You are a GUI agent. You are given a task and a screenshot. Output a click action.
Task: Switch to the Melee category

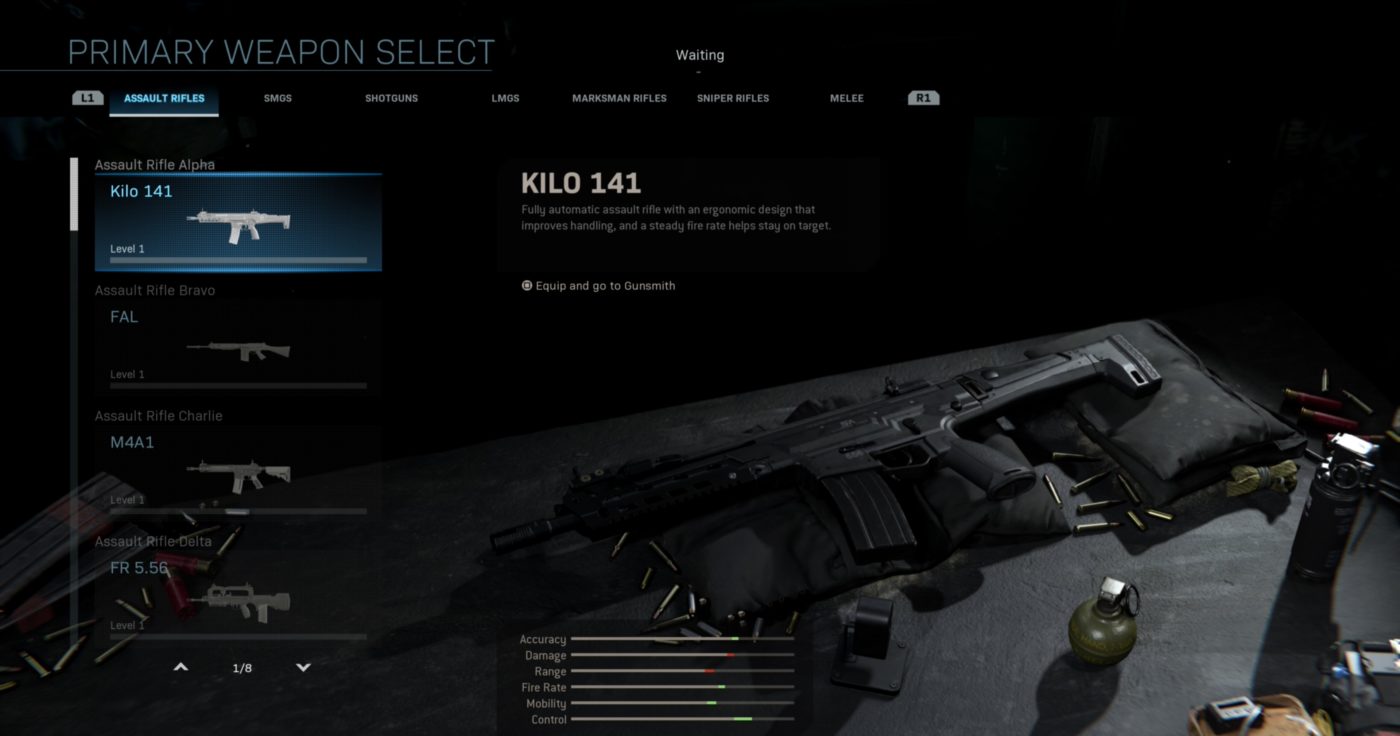pos(846,99)
